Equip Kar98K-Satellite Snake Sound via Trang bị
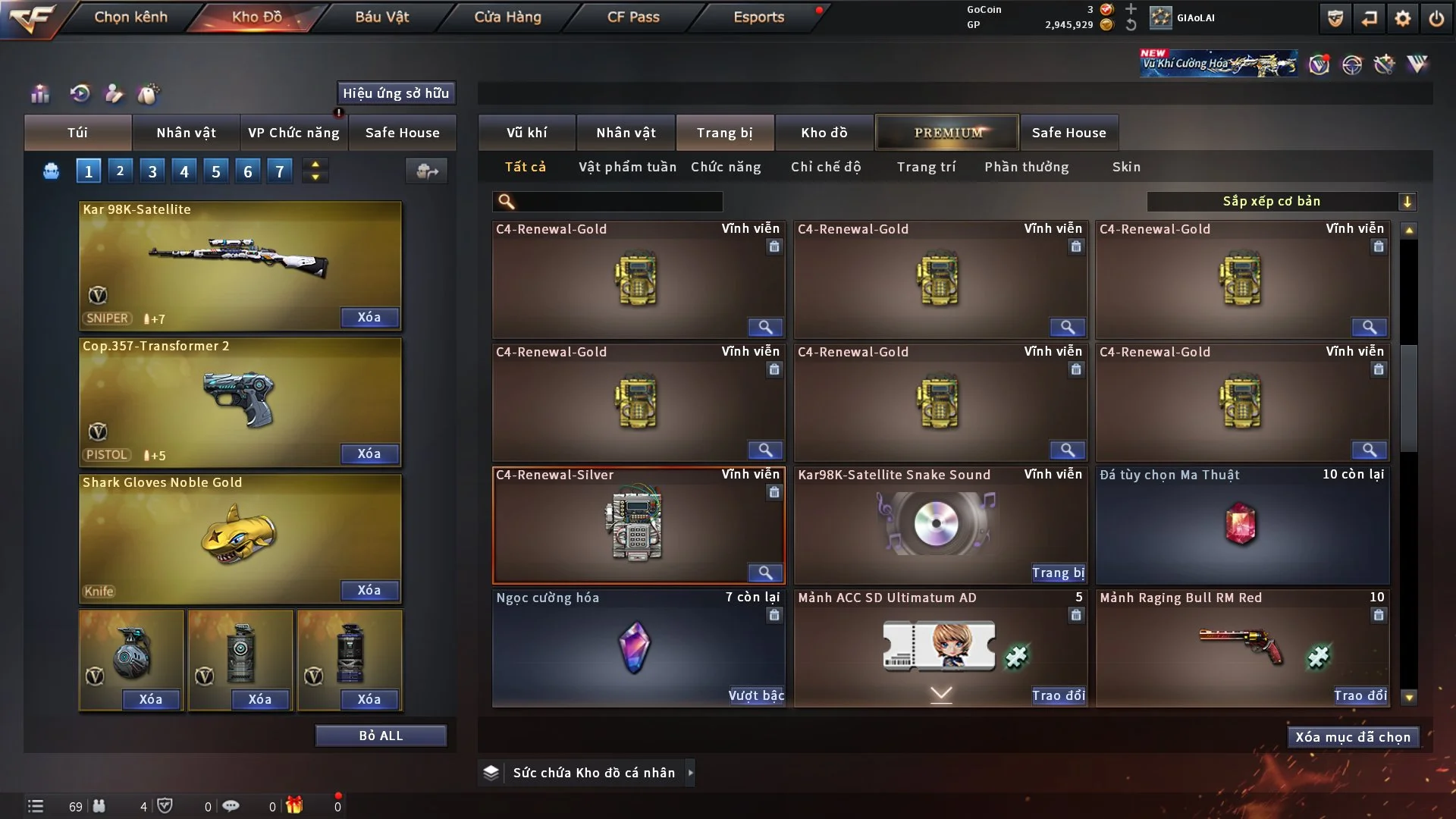The image size is (1456, 819). point(1058,573)
